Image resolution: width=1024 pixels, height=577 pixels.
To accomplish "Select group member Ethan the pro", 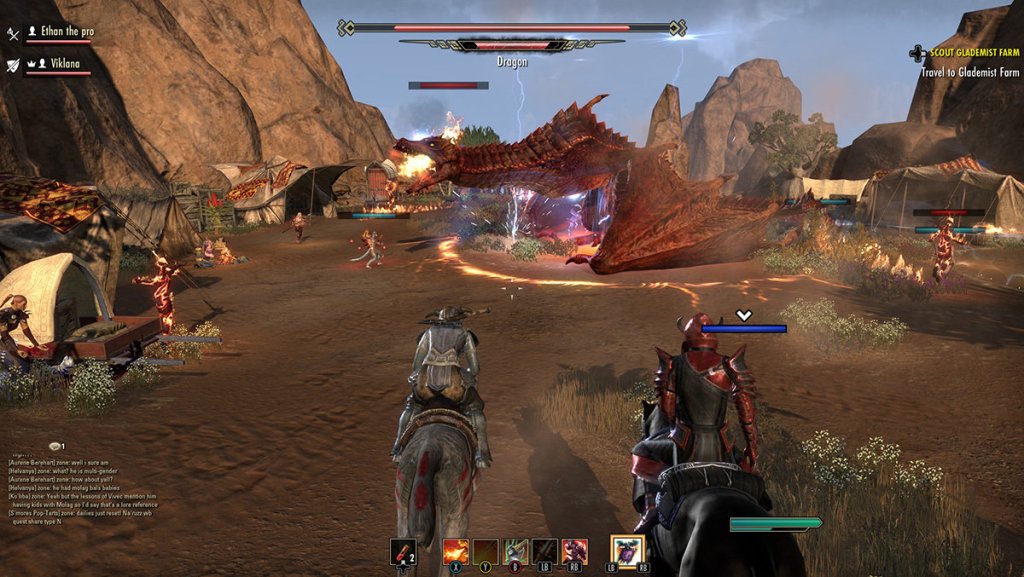I will (59, 32).
